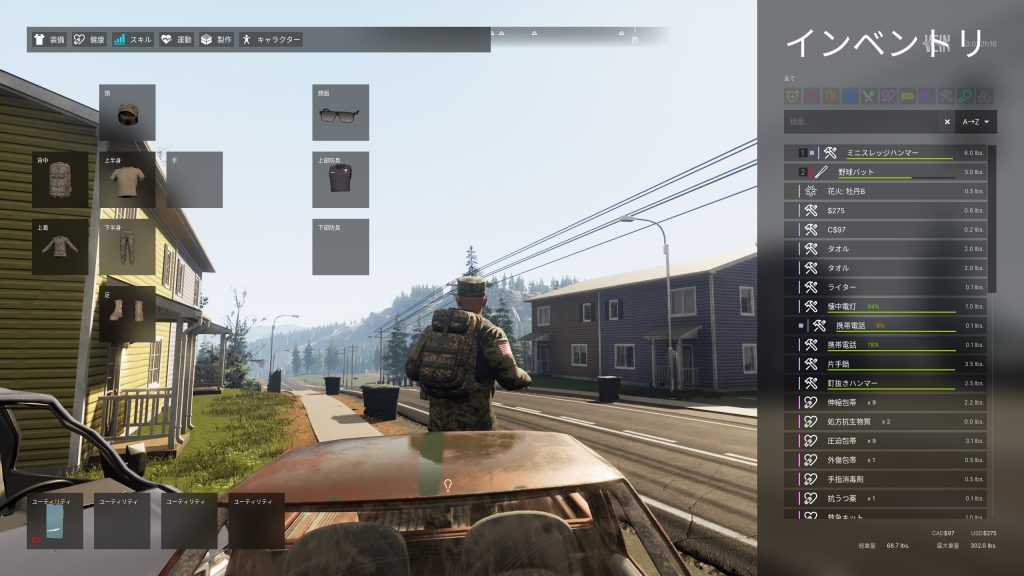The width and height of the screenshot is (1024, 576).
Task: Focus the inventory search box
Action: (862, 122)
